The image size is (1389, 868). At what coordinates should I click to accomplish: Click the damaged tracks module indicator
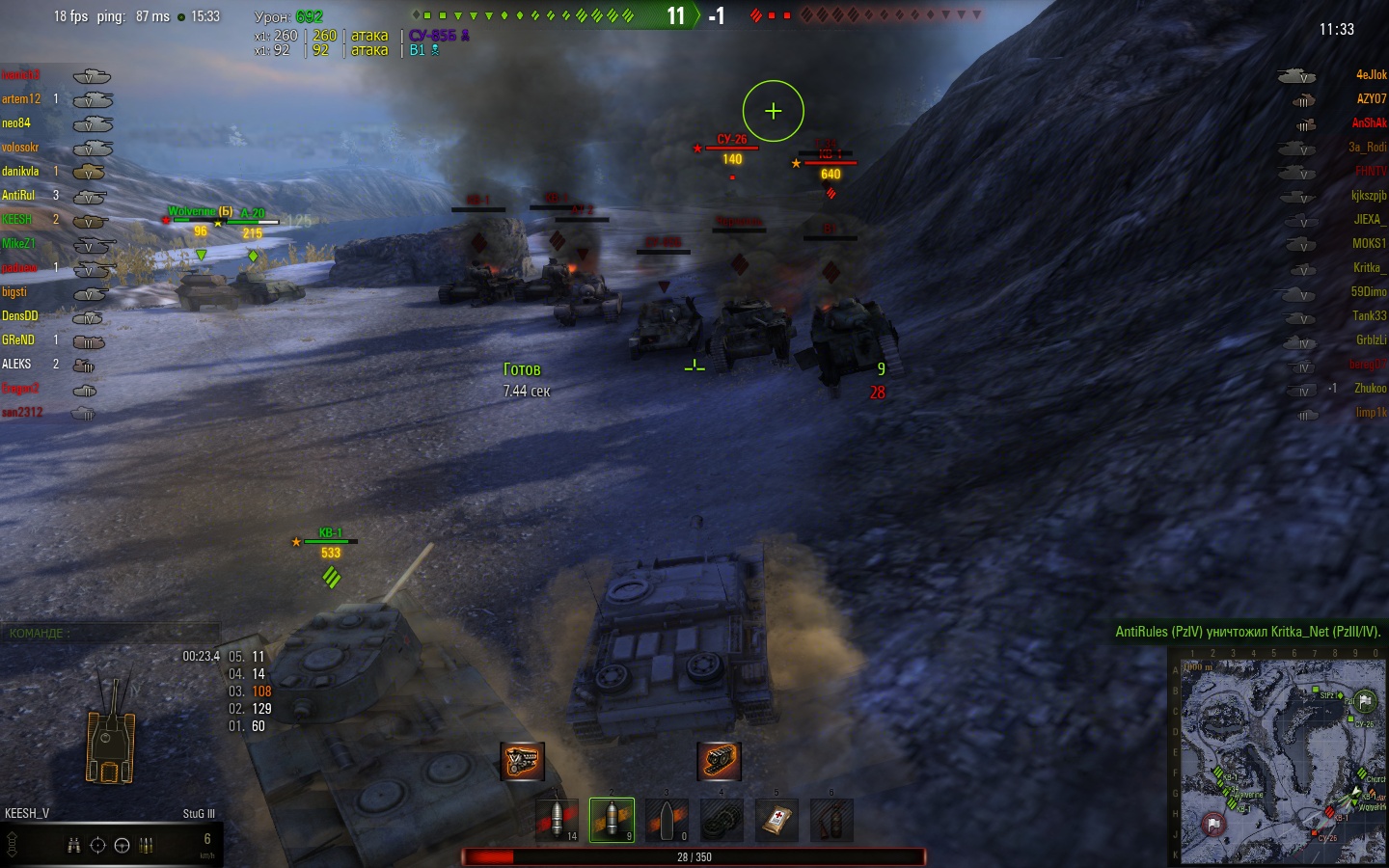click(719, 761)
